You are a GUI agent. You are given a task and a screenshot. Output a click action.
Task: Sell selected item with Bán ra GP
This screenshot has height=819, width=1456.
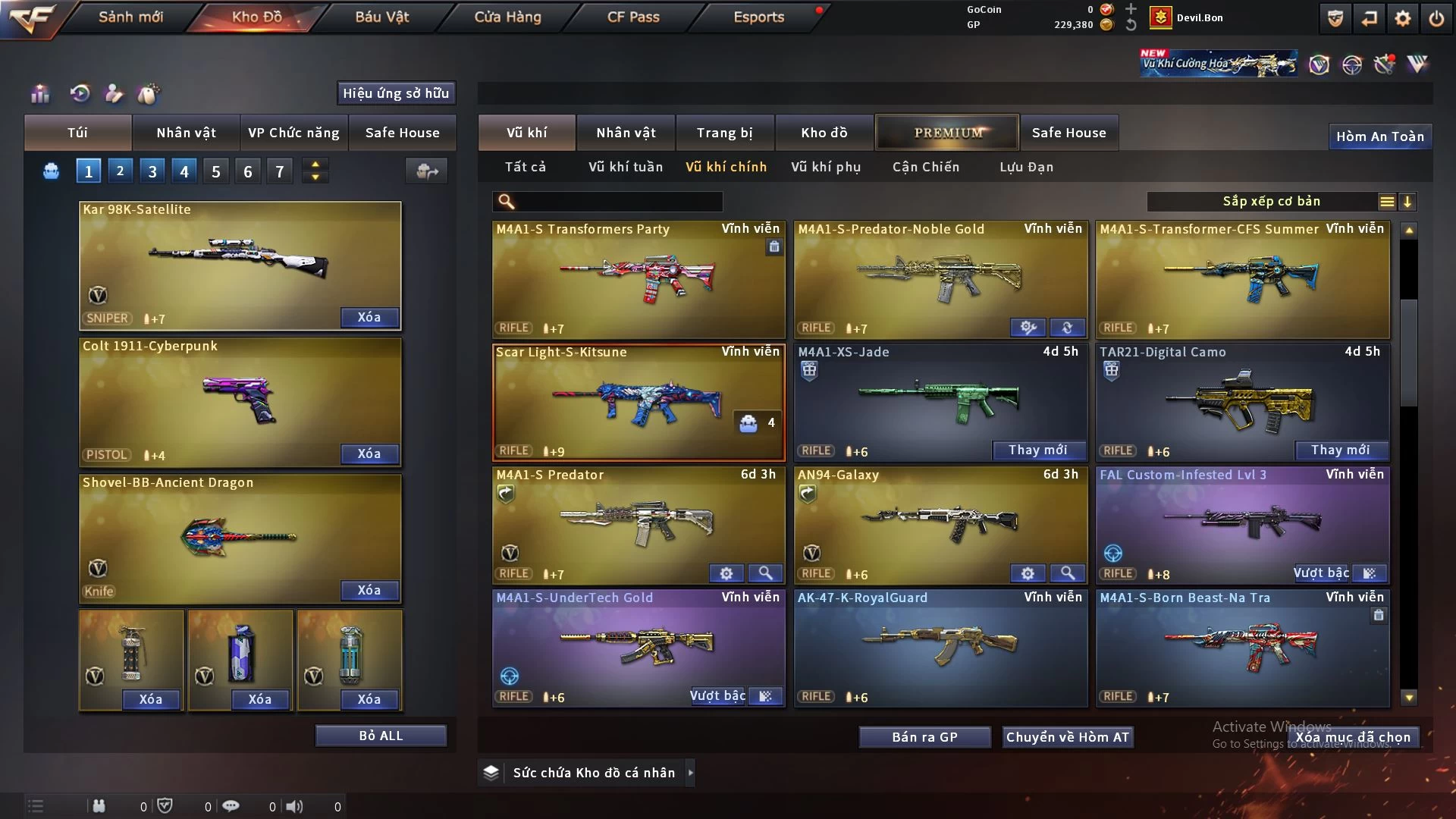click(924, 737)
